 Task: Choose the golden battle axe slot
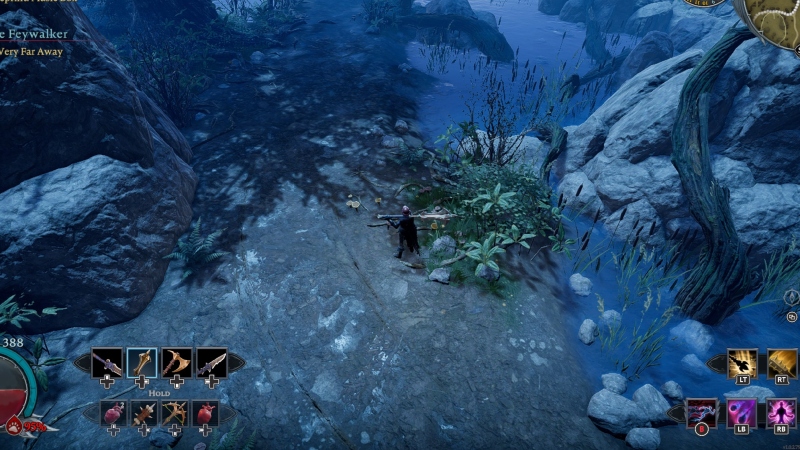point(177,362)
